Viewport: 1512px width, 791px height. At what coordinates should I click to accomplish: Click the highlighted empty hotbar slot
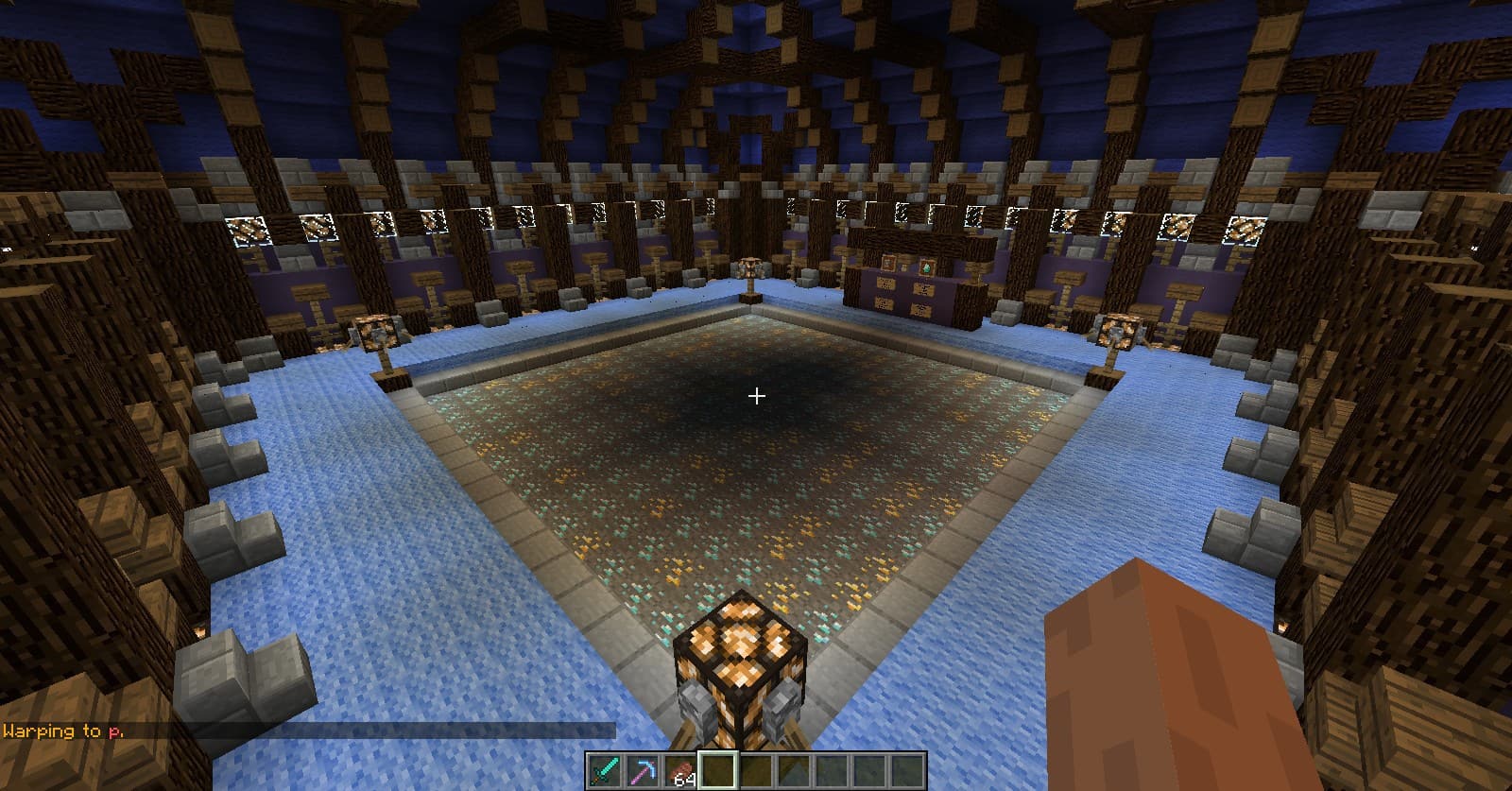tap(718, 770)
